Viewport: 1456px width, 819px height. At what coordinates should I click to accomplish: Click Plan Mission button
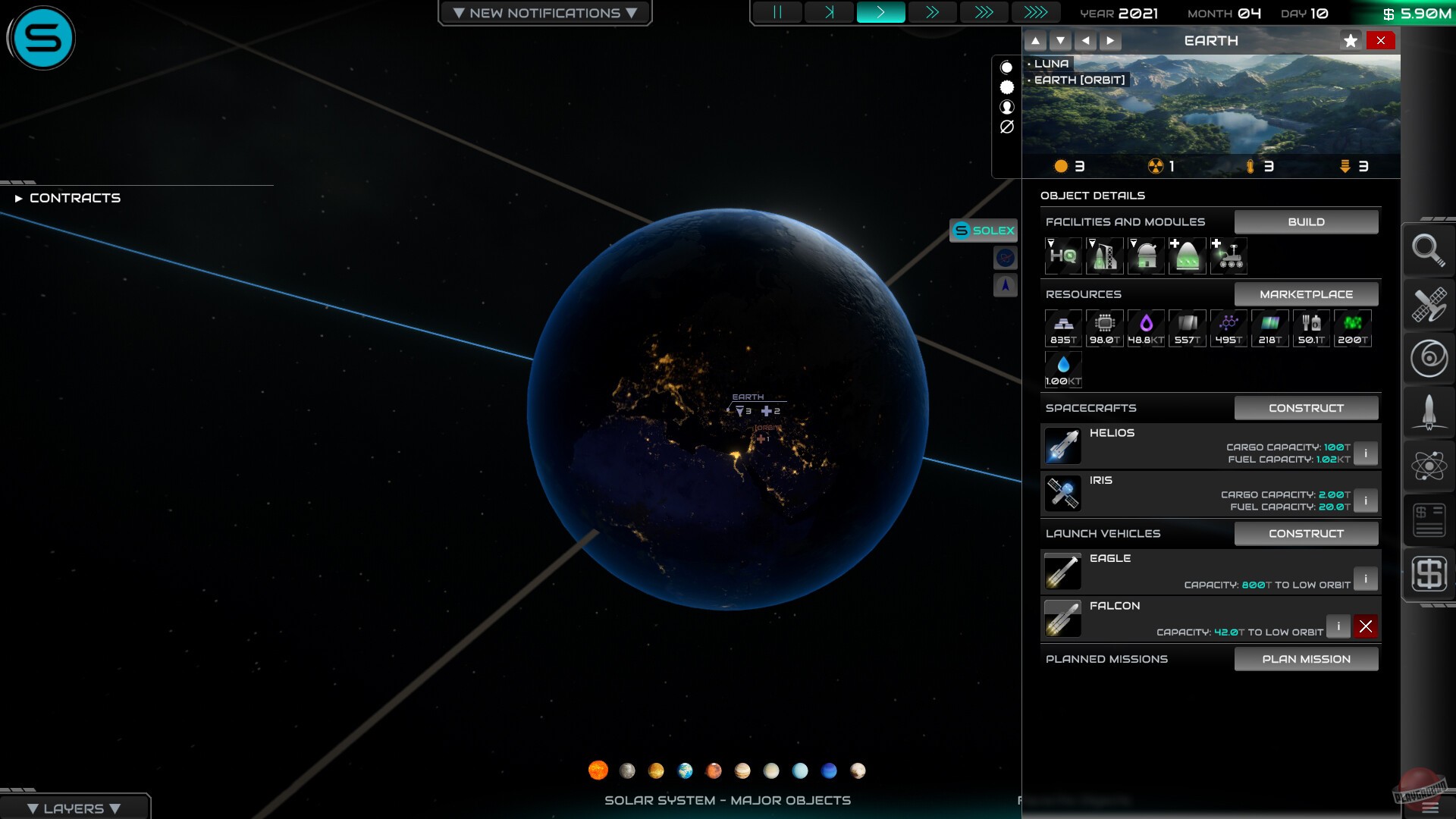coord(1306,658)
